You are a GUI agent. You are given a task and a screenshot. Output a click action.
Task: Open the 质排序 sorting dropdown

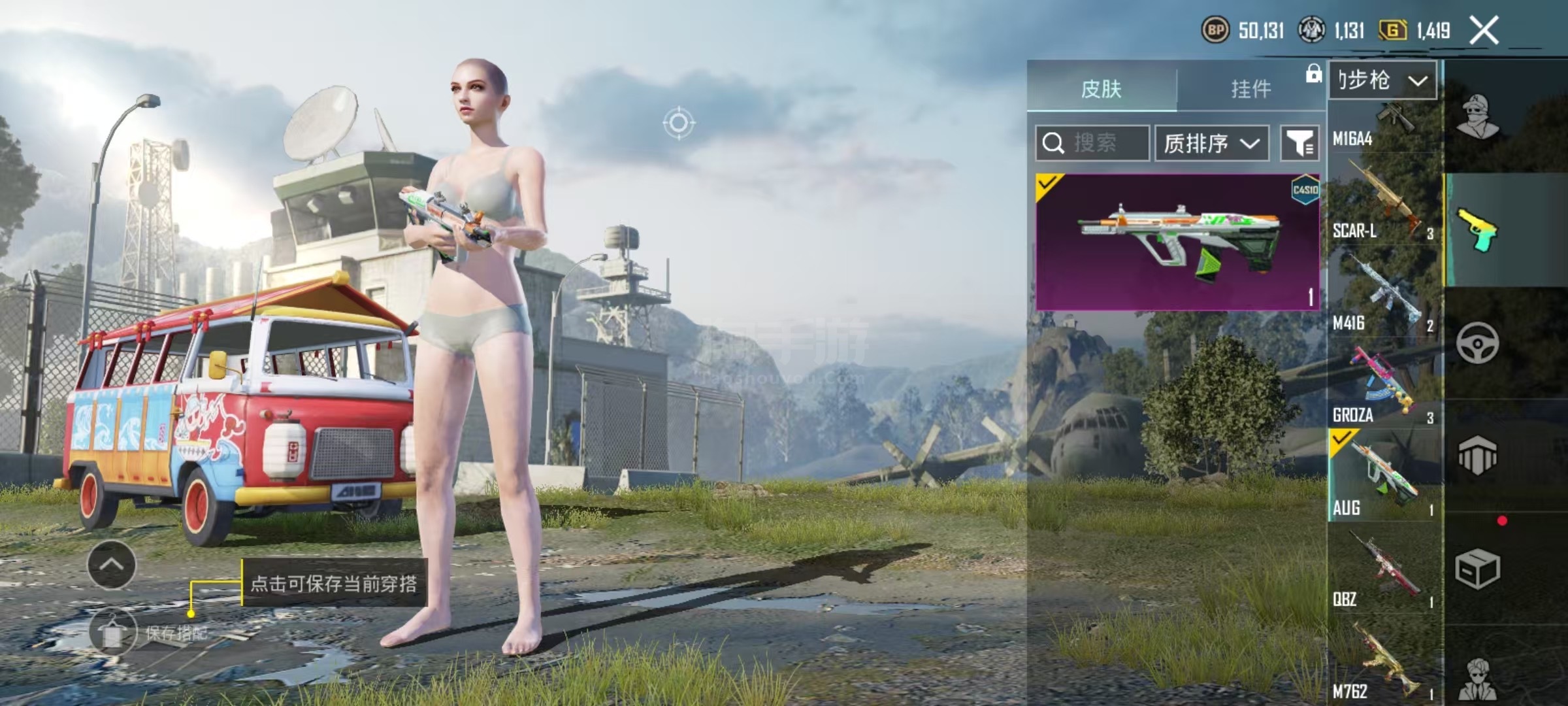(x=1211, y=143)
